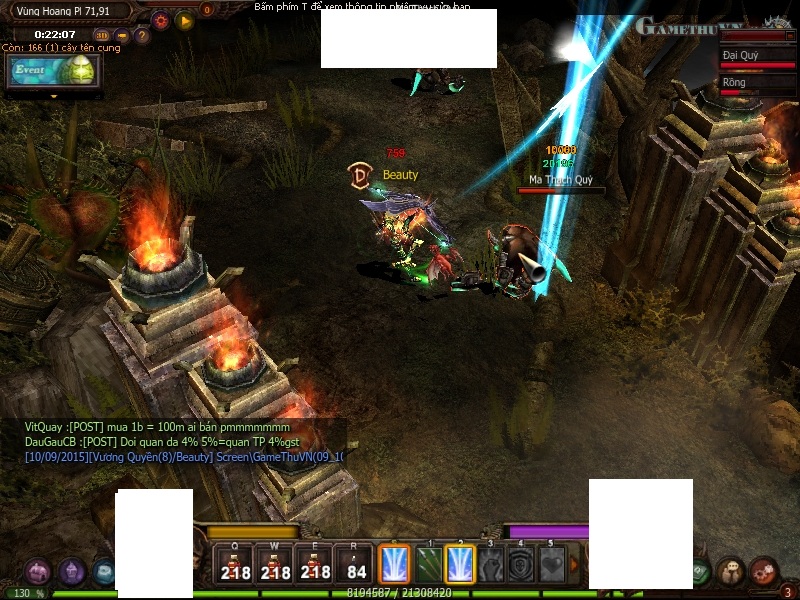Toggle the 3D view button
The height and width of the screenshot is (600, 800).
[101, 36]
